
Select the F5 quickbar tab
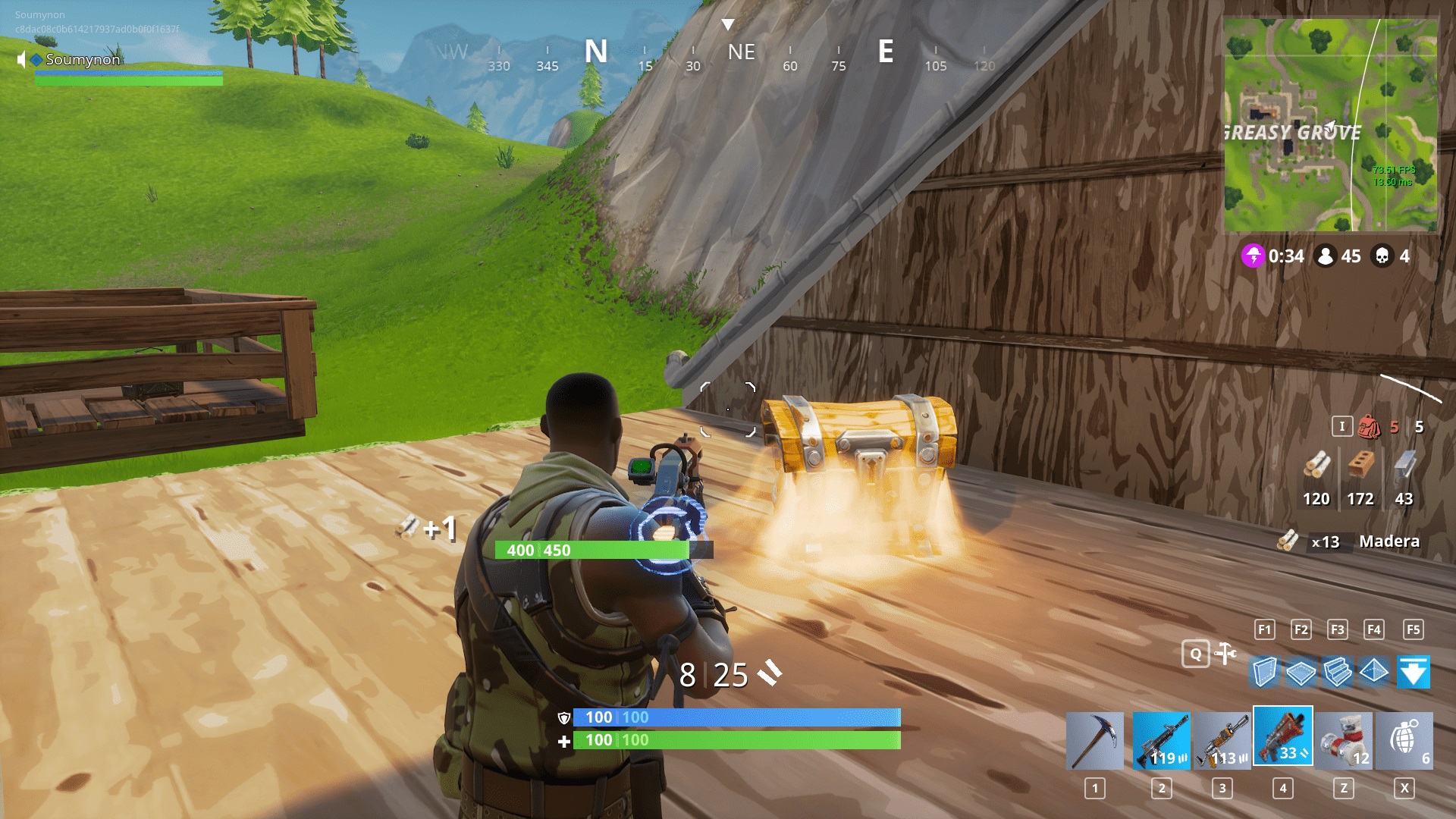point(1414,629)
